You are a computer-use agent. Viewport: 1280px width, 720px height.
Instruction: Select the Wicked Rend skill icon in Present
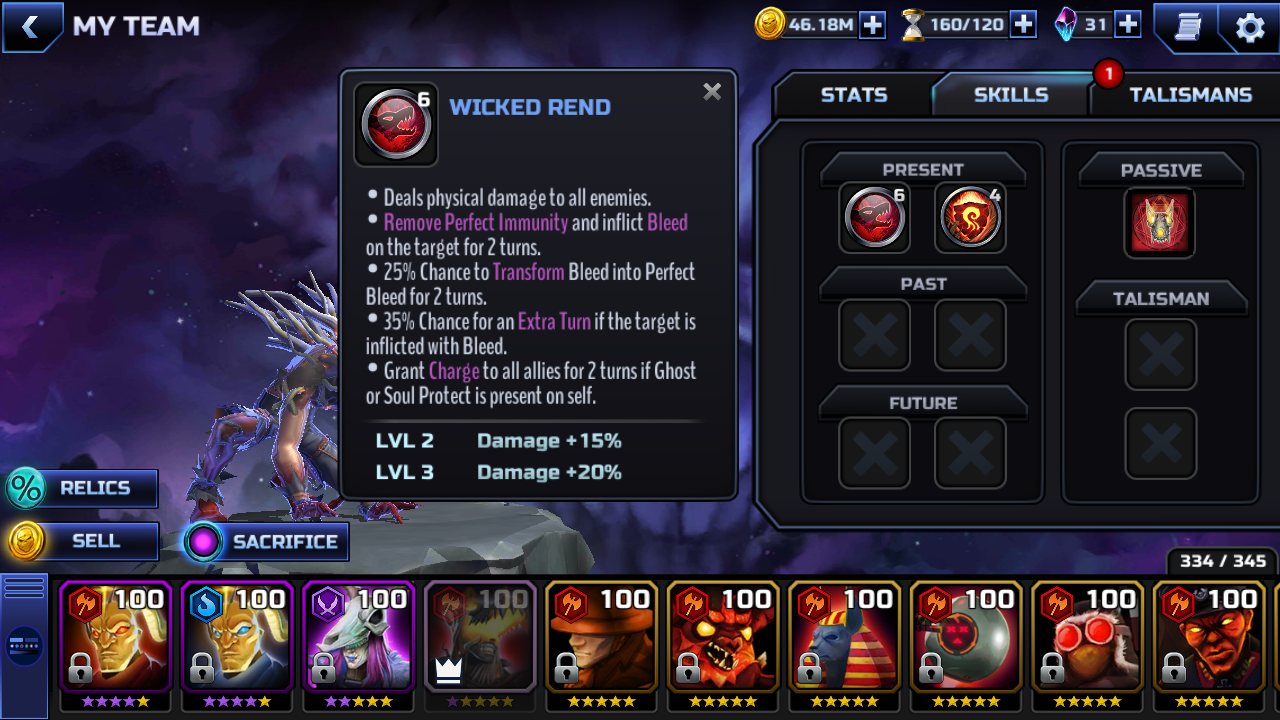coord(875,217)
